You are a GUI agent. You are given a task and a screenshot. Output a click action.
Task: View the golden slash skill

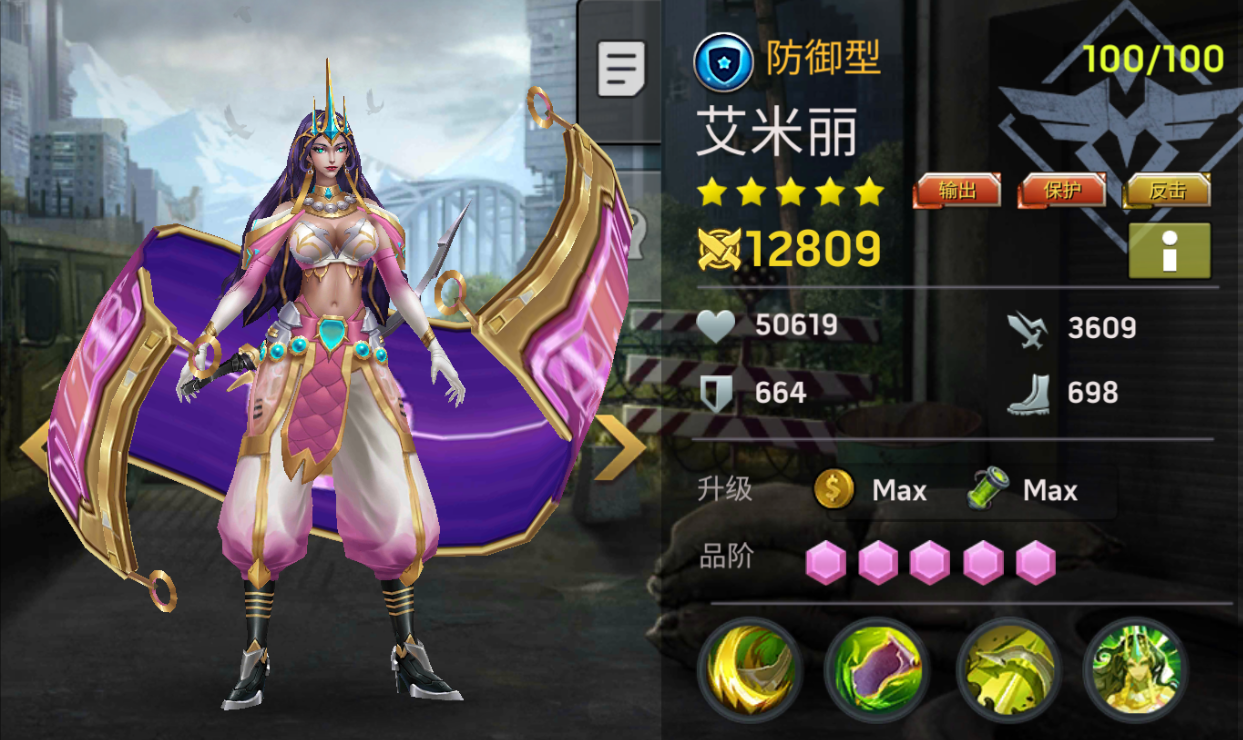749,668
